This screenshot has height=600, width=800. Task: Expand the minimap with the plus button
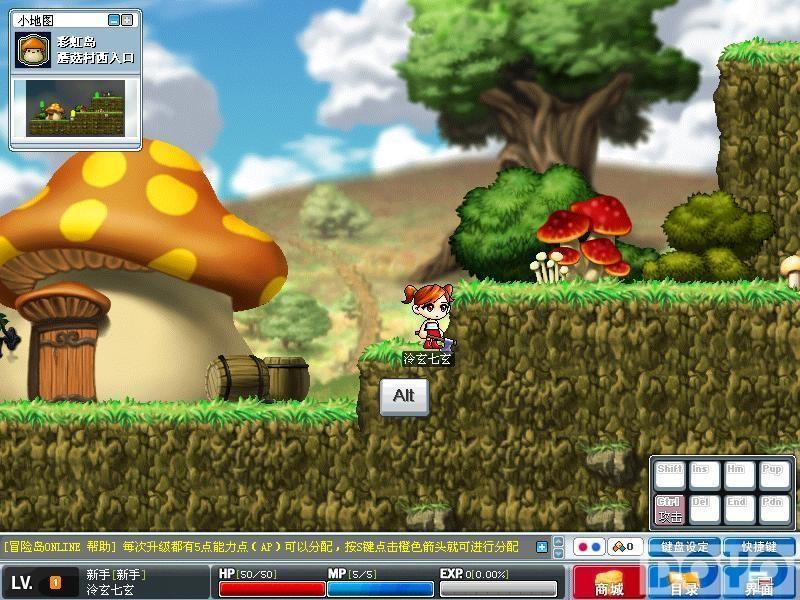pos(127,20)
